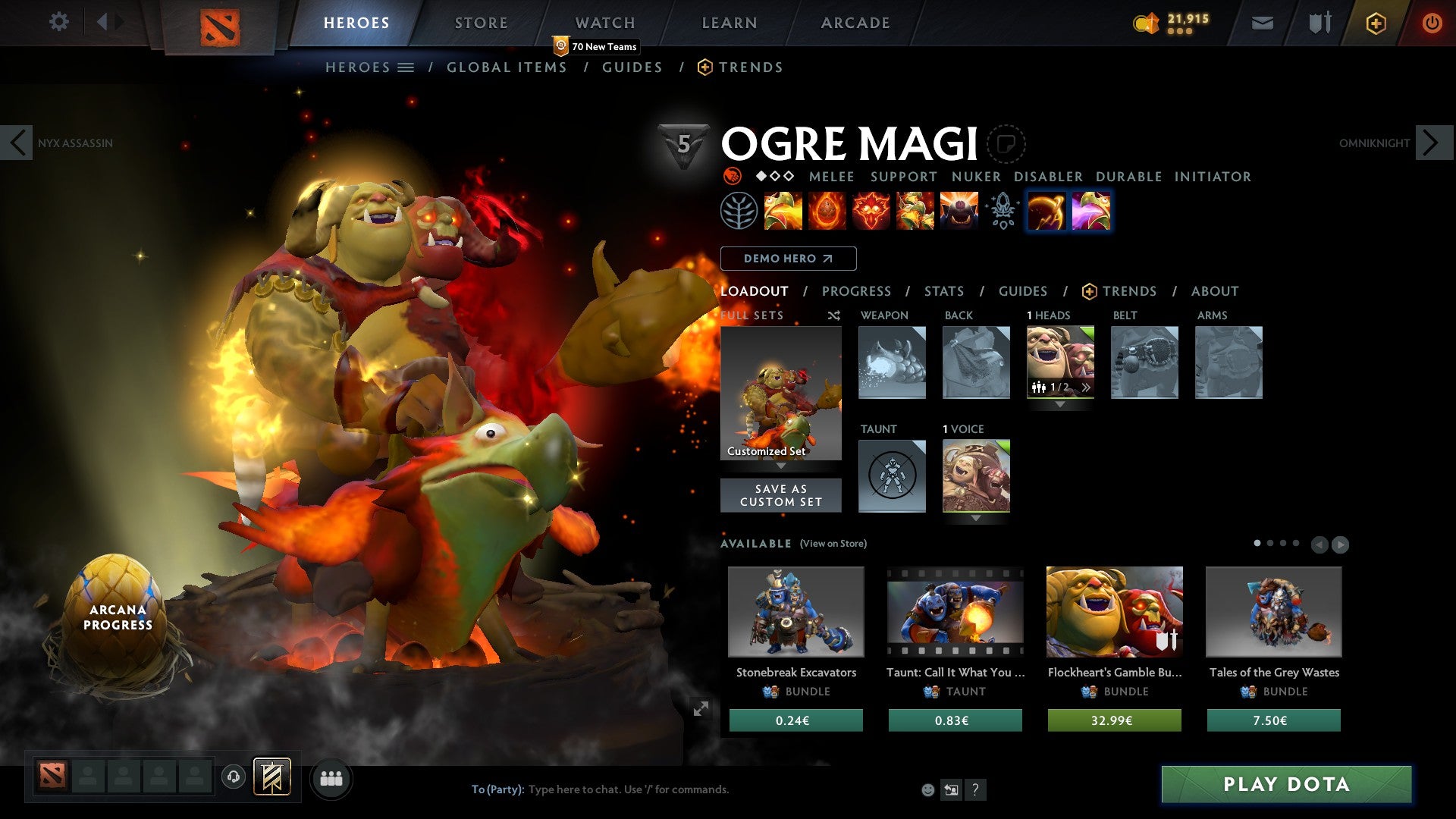The height and width of the screenshot is (819, 1456).
Task: Open the Heroes hamburger menu
Action: pos(406,67)
